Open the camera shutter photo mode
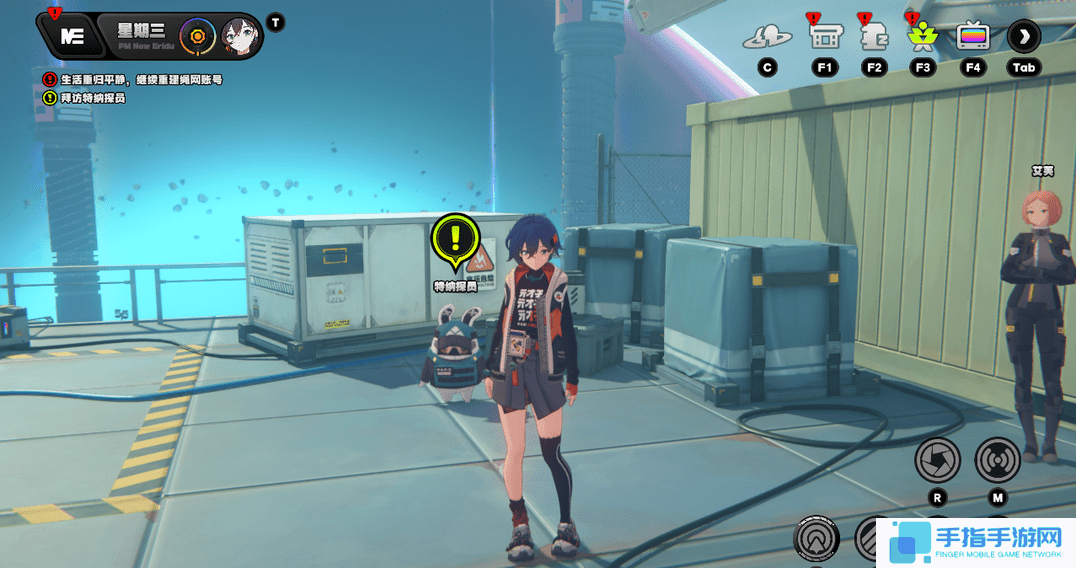 click(937, 459)
